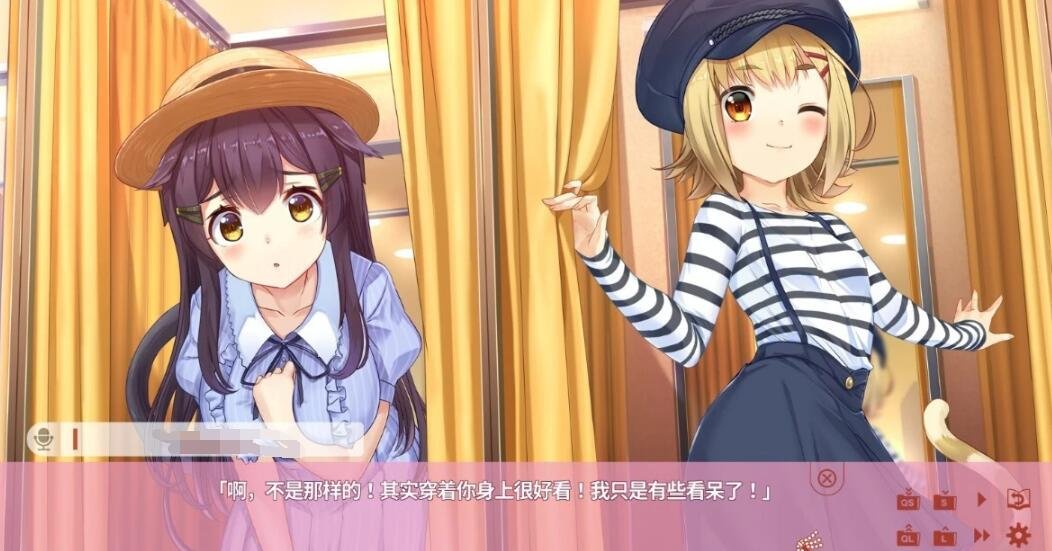Skip dialogue with the double arrow

(x=982, y=536)
